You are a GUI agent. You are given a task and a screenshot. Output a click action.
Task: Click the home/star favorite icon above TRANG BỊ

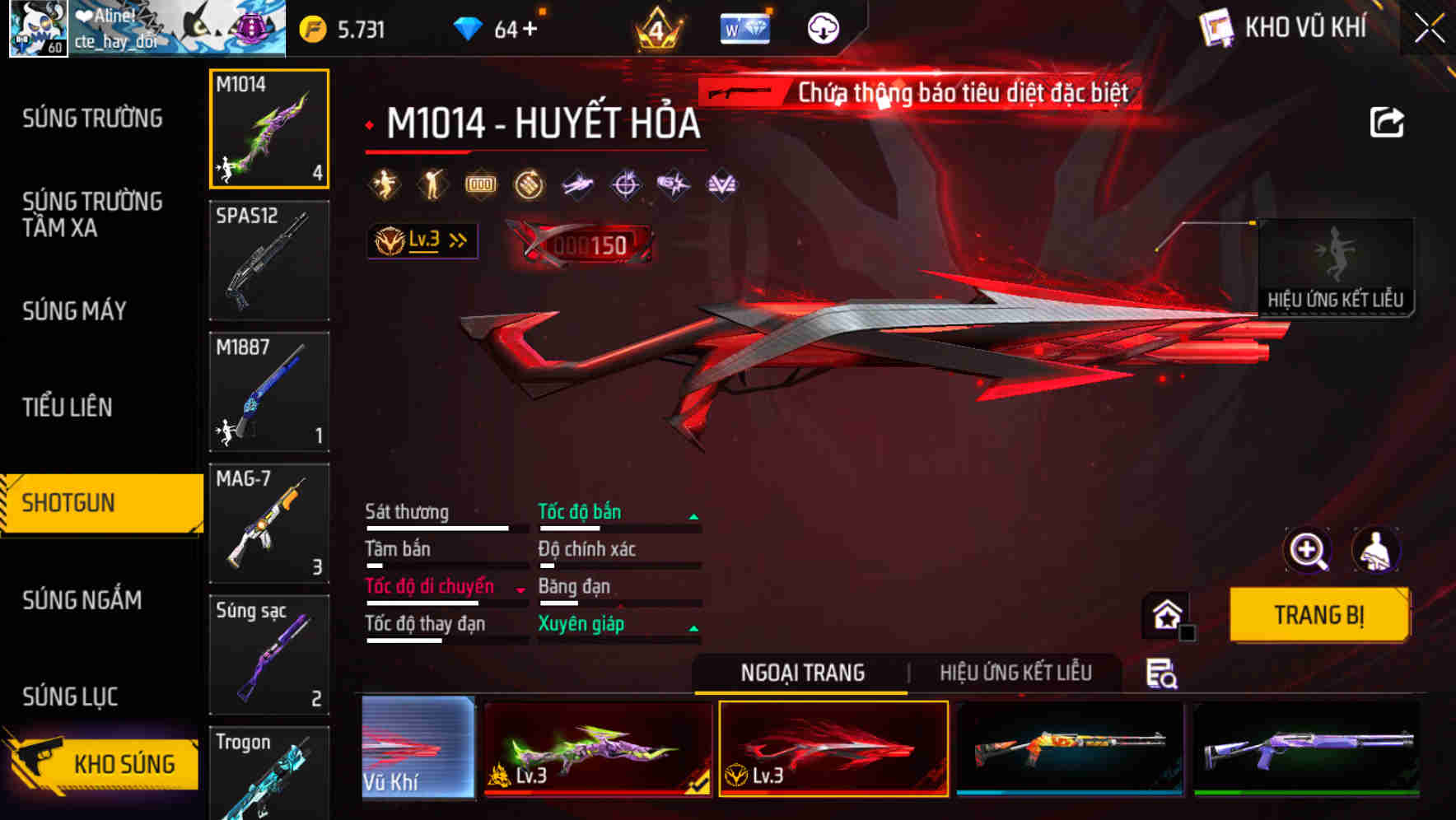click(1167, 614)
